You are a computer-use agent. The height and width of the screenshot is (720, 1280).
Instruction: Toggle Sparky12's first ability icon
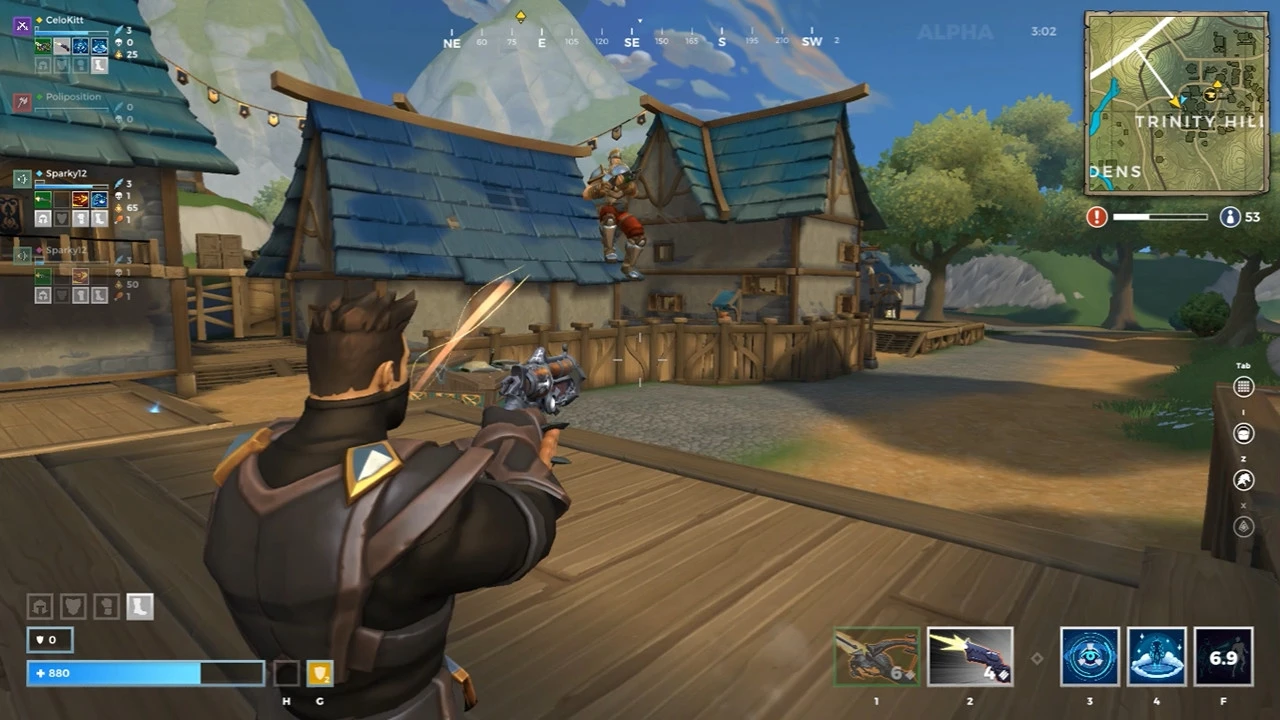click(42, 198)
